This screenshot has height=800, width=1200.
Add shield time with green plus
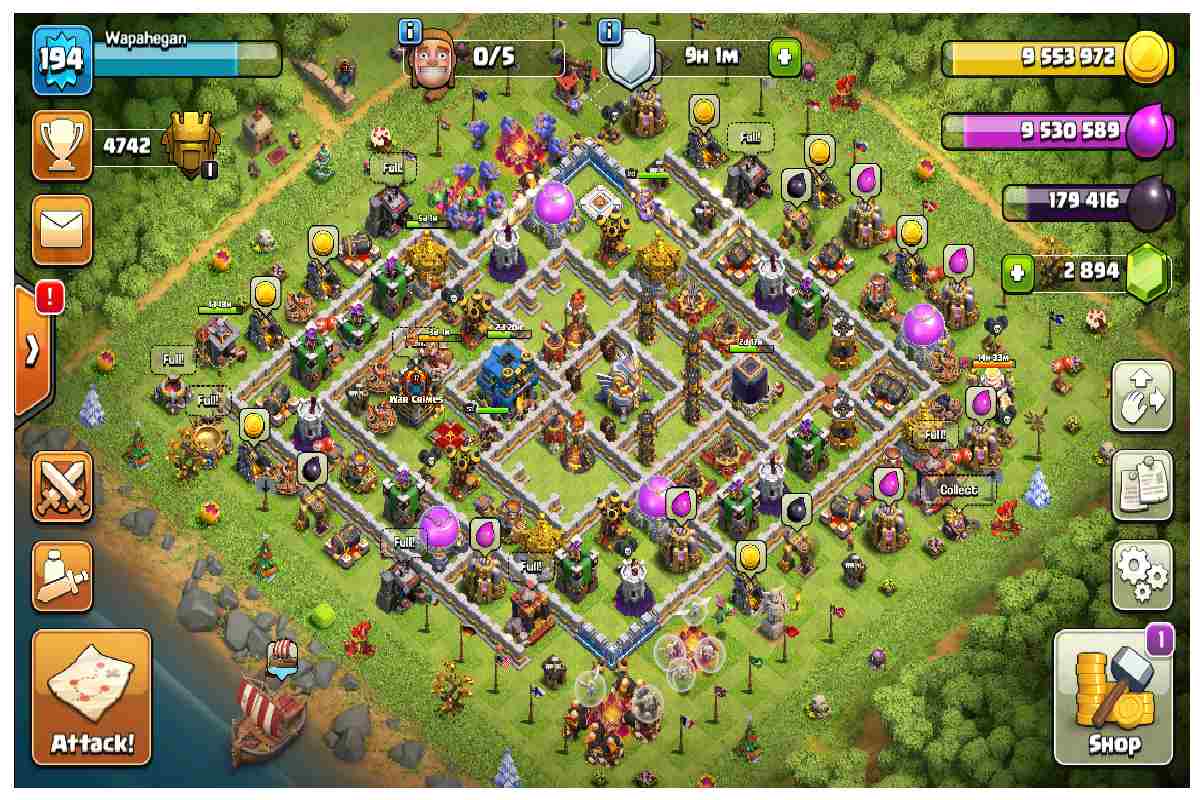coord(783,57)
